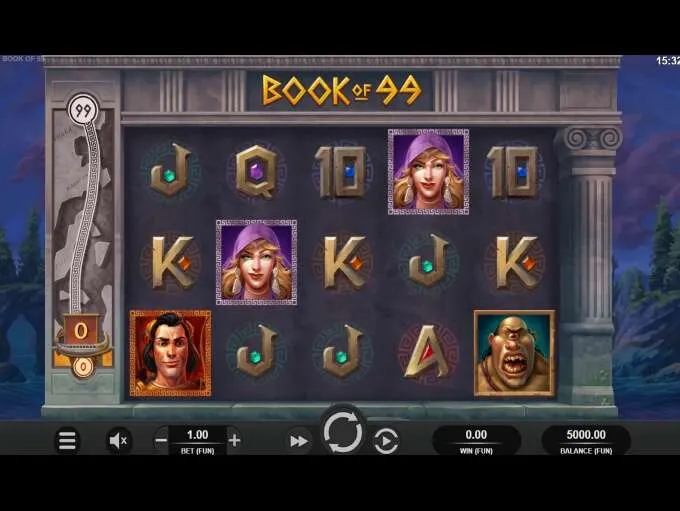Decrease the bet with the minus button
680x511 pixels.
tap(161, 440)
